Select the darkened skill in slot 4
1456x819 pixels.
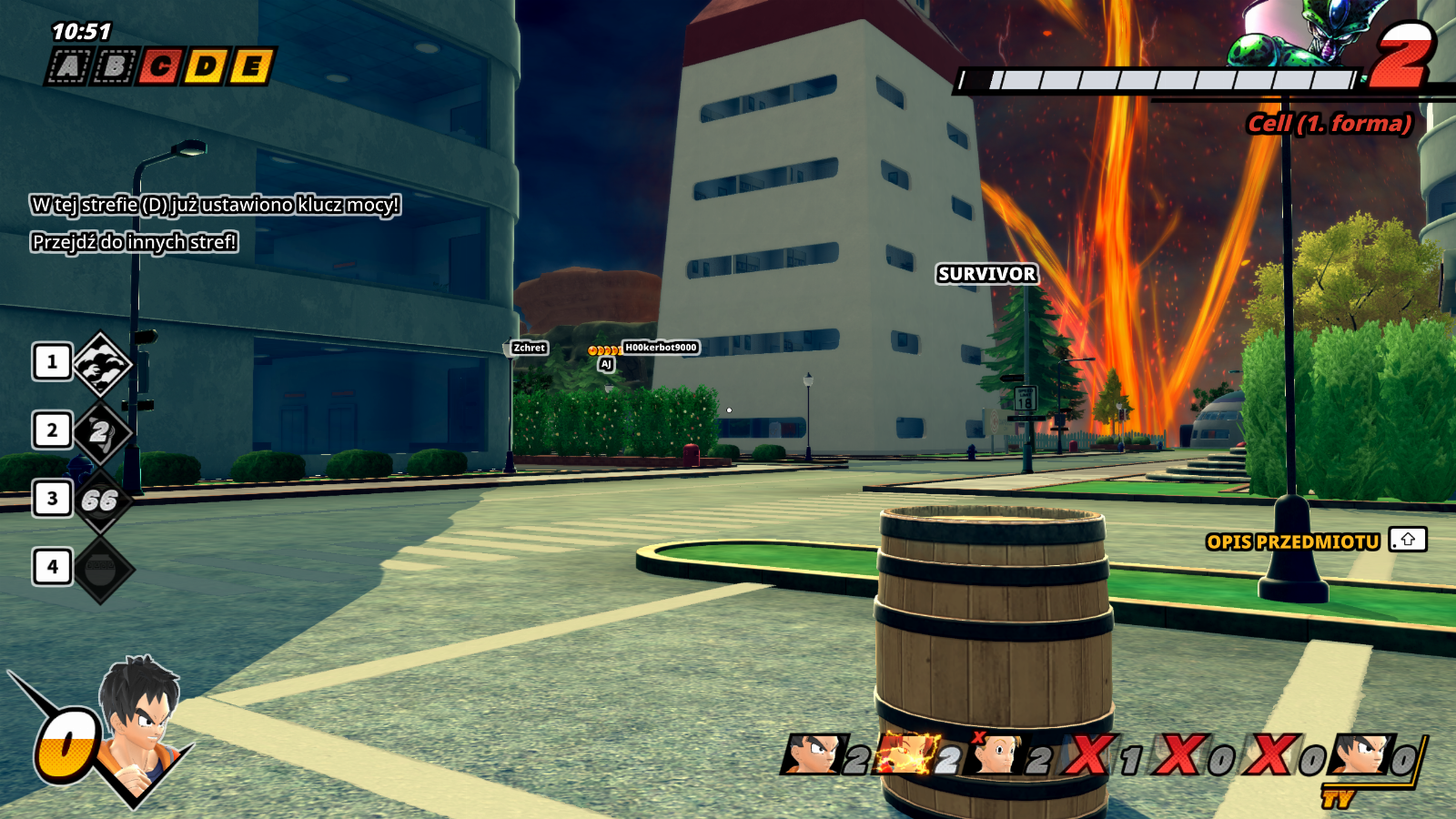[101, 569]
